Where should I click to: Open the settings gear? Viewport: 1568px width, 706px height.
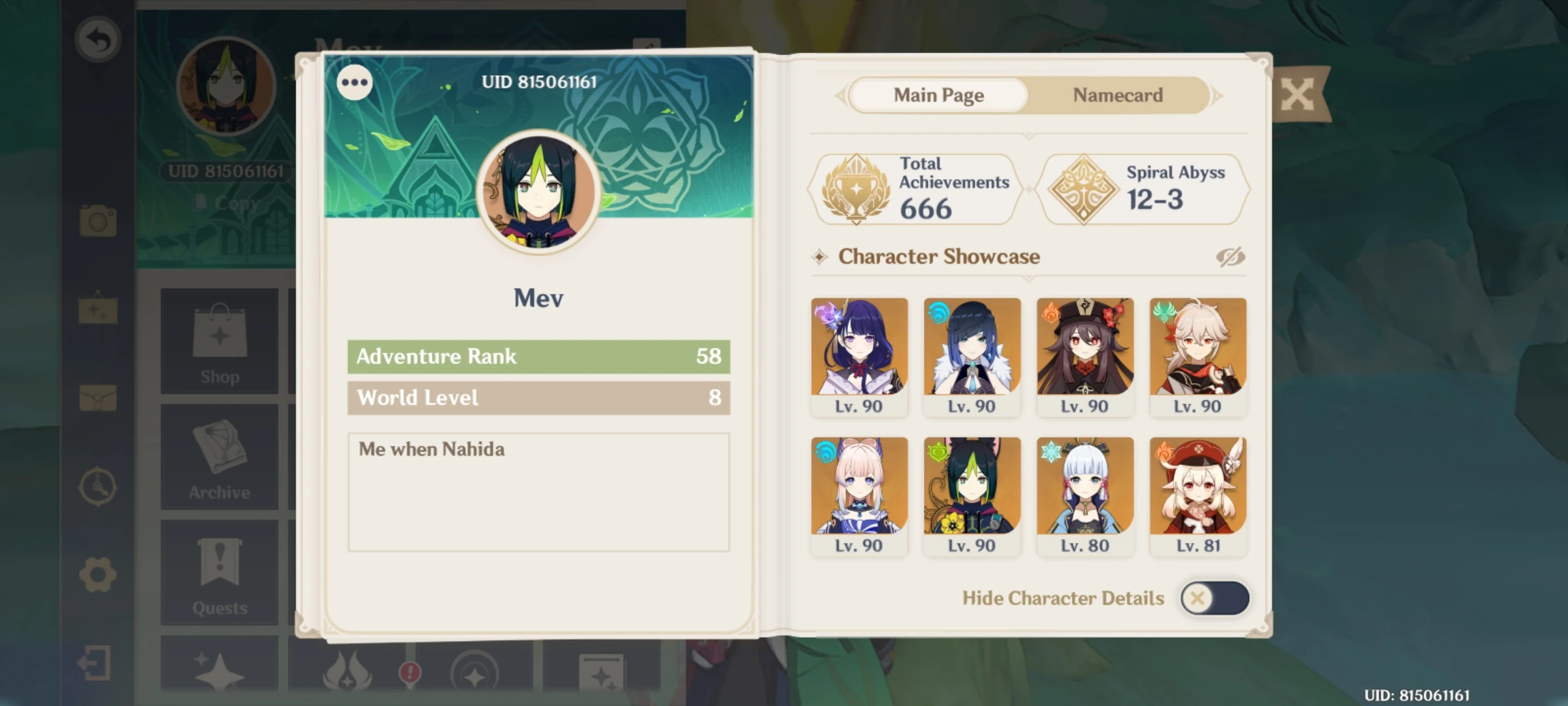tap(97, 571)
